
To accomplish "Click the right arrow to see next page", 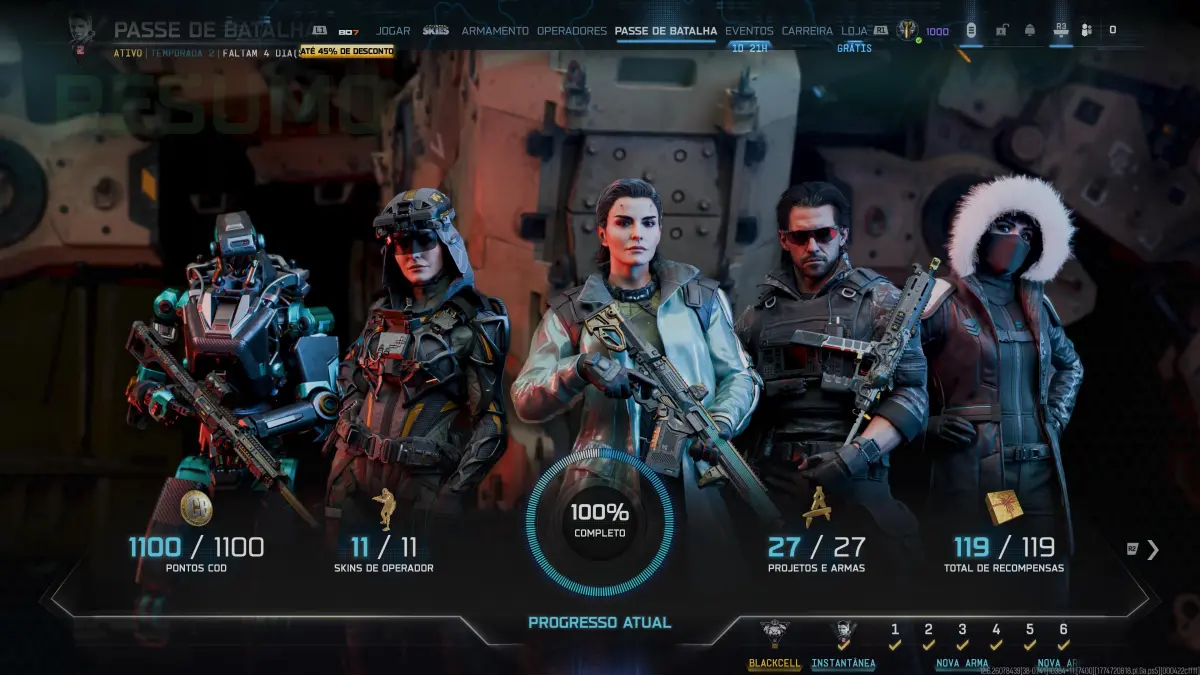I will pyautogui.click(x=1153, y=549).
